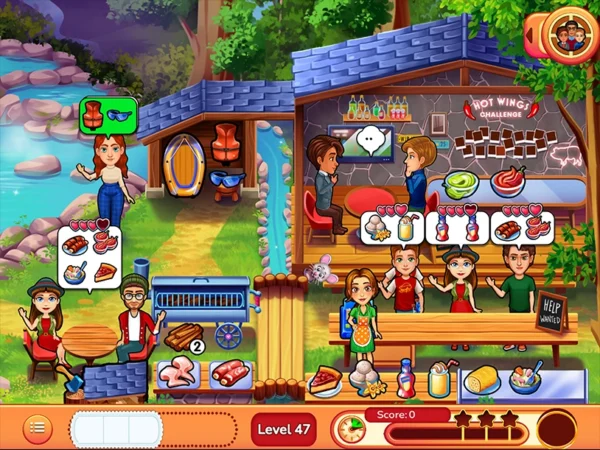The width and height of the screenshot is (600, 450).
Task: Open the pause menu list button
Action: (x=37, y=427)
